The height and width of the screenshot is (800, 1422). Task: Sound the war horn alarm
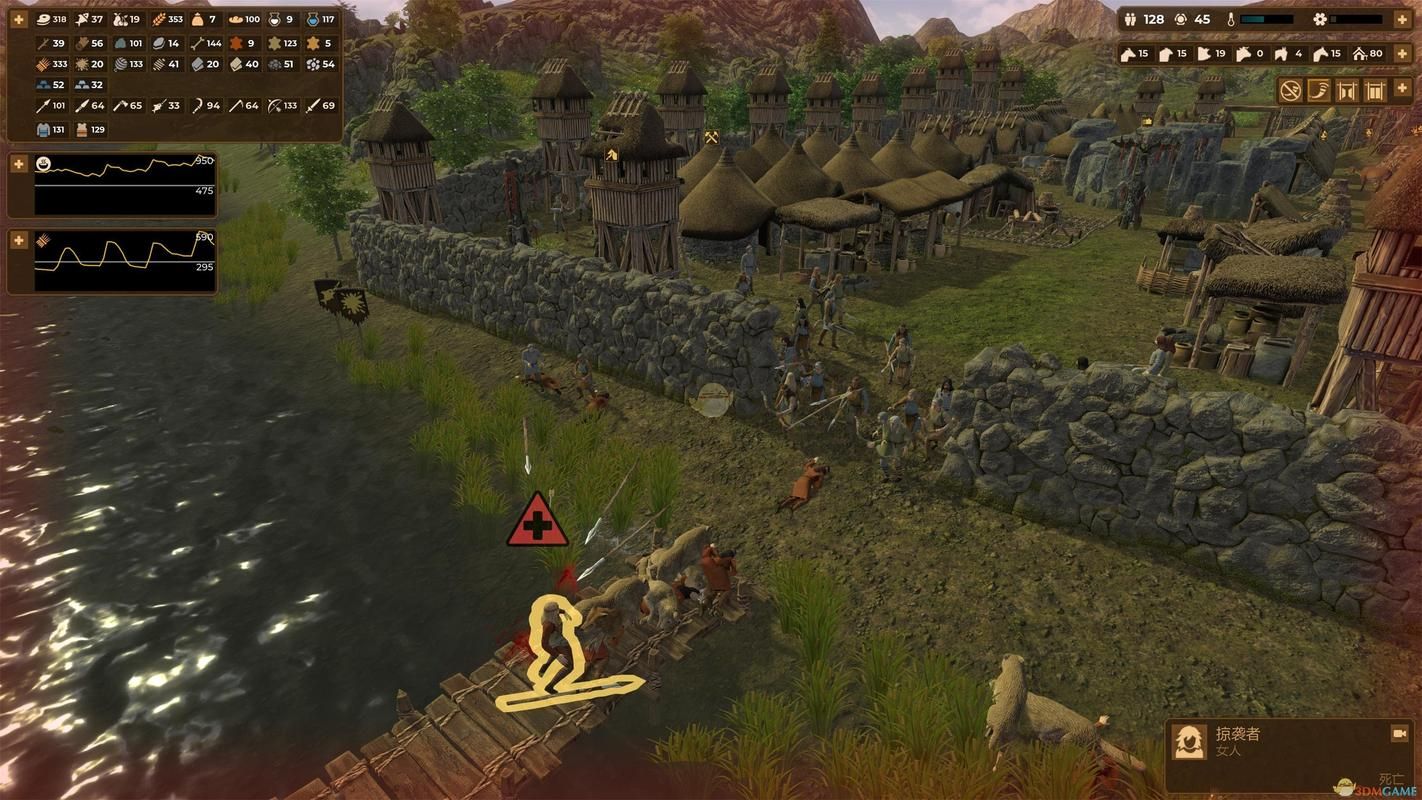(1319, 91)
